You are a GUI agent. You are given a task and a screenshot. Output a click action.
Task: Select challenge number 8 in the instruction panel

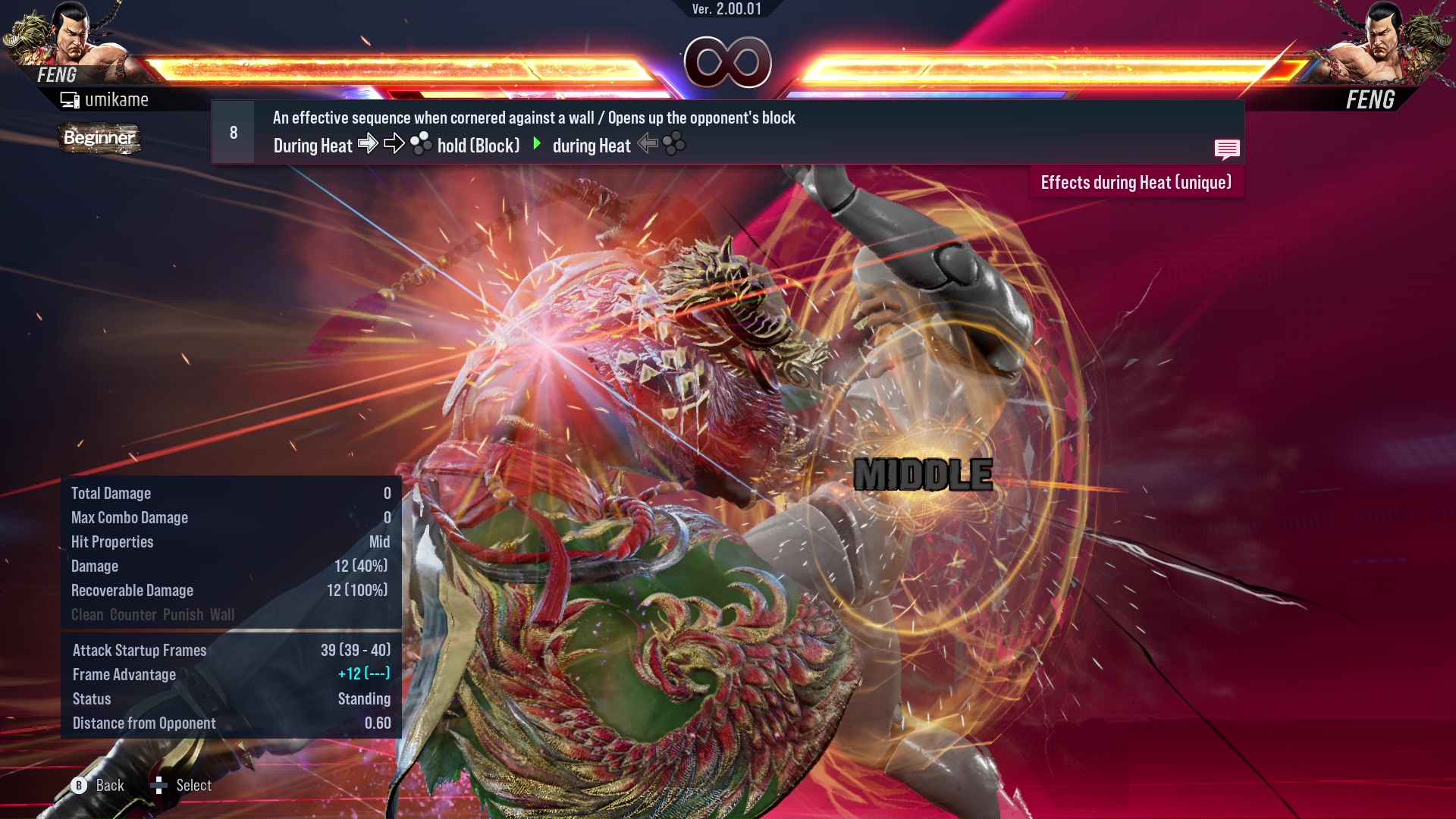(232, 131)
